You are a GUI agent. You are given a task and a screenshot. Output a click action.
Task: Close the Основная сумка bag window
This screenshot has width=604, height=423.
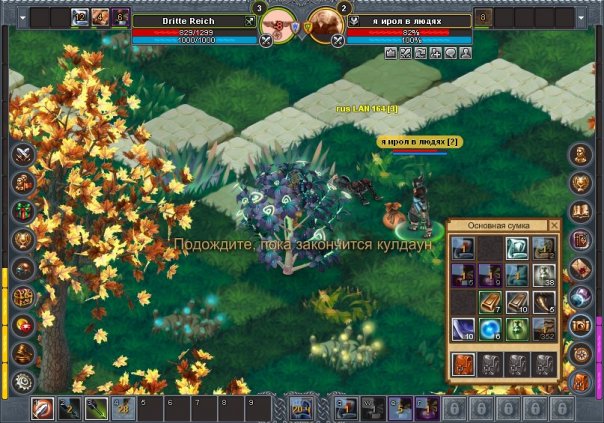[x=555, y=225]
